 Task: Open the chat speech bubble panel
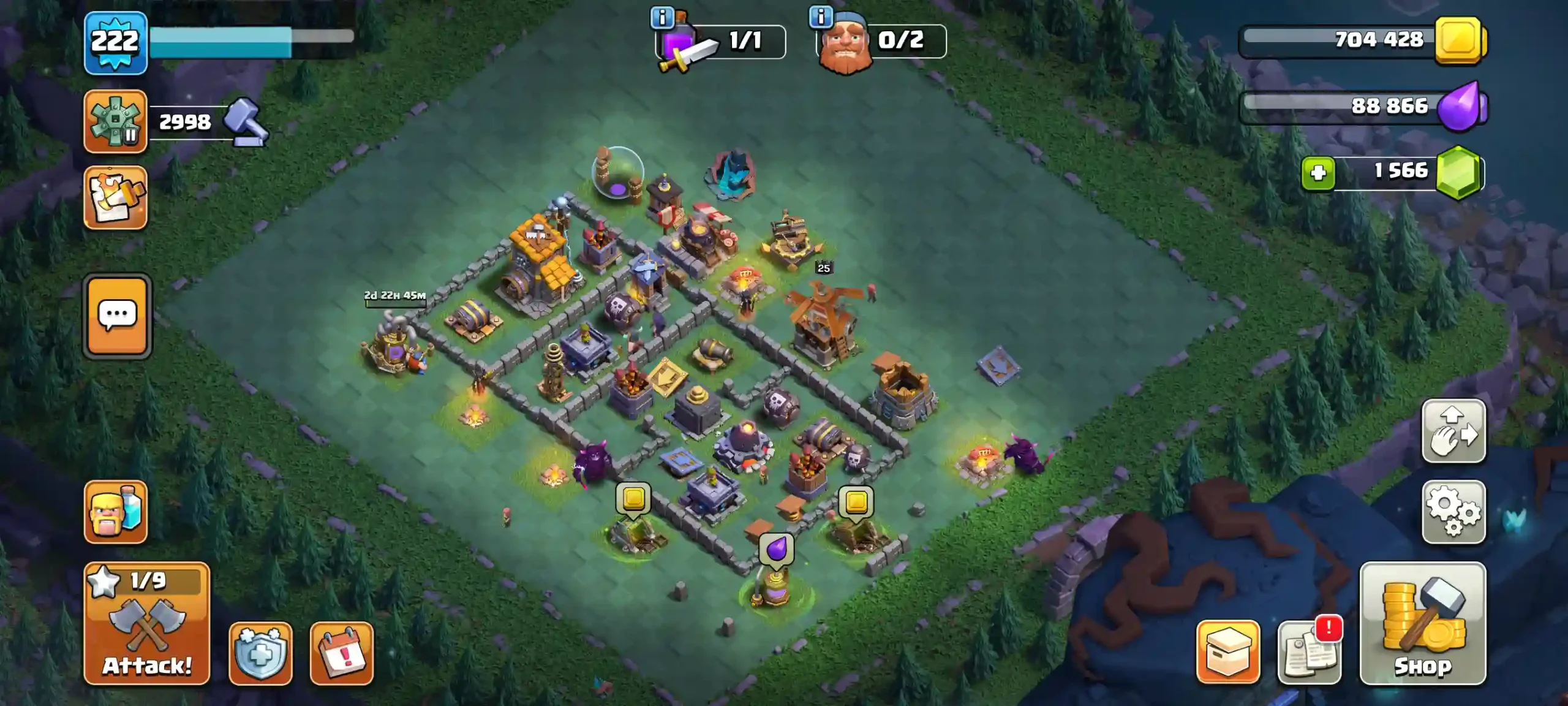tap(117, 316)
